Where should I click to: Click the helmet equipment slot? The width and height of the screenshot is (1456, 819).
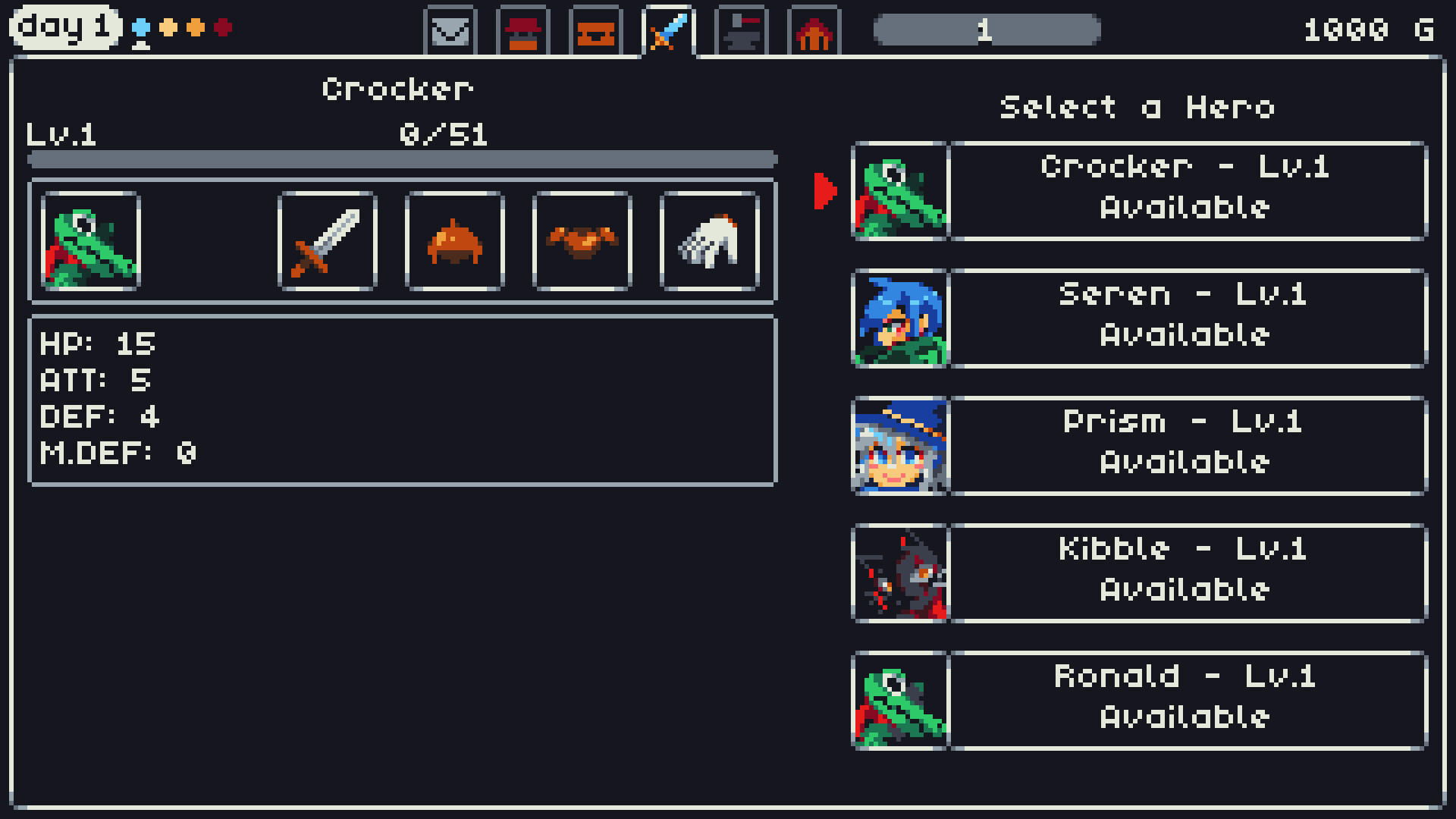tap(455, 241)
